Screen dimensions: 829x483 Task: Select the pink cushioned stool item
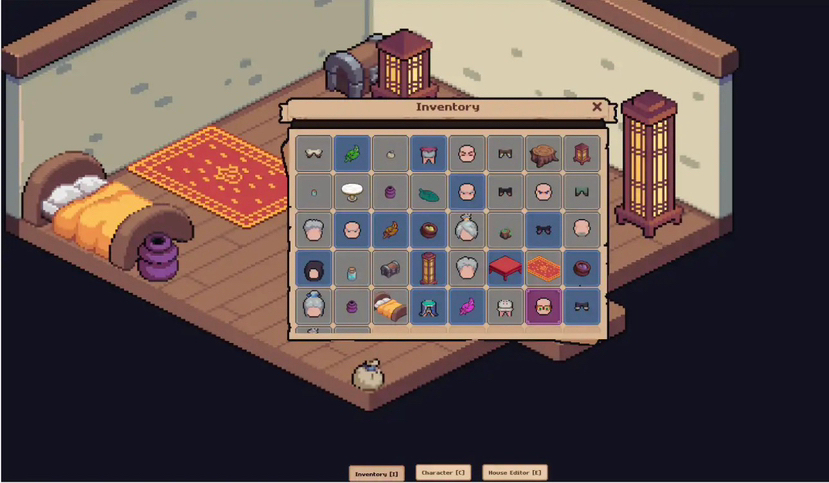pyautogui.click(x=429, y=154)
